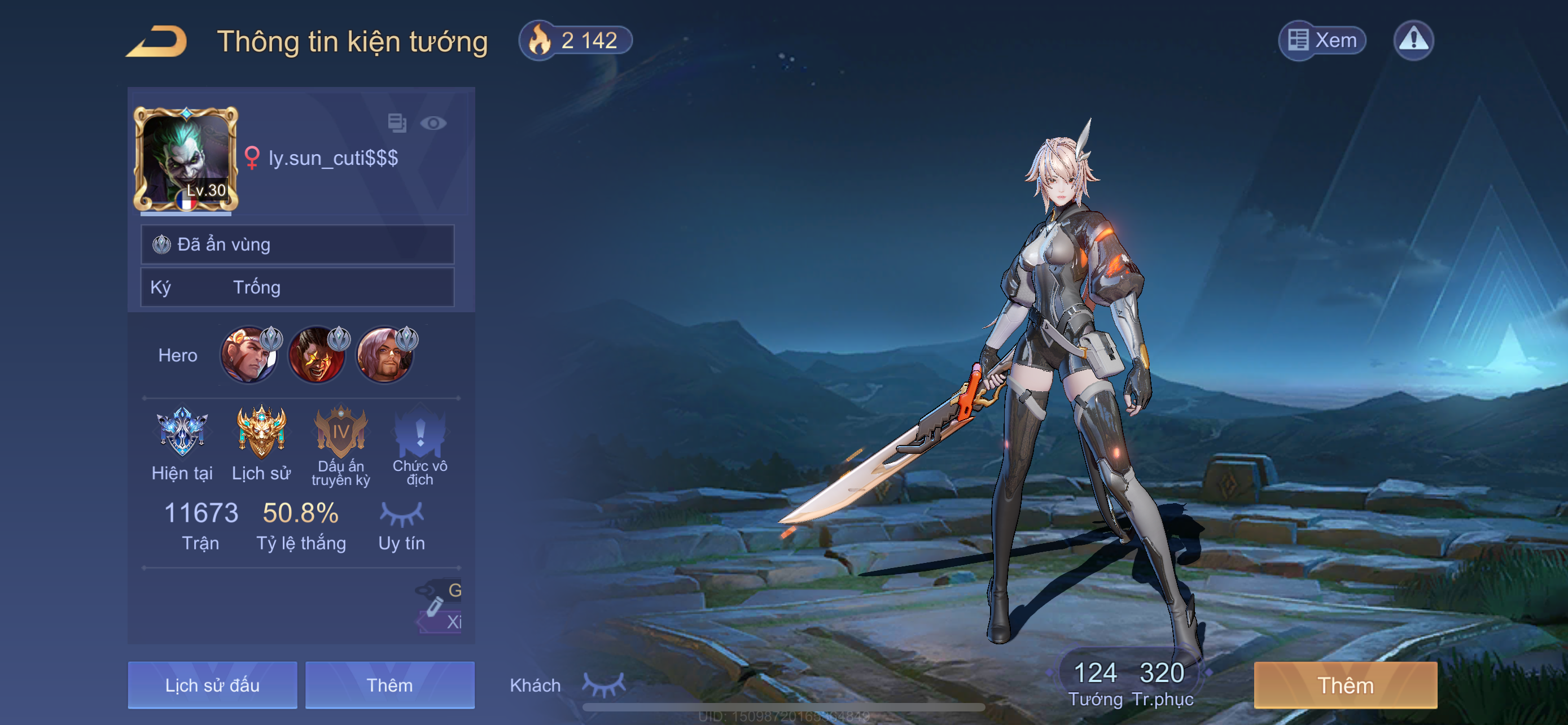
Task: Select the third hero portrait with purple hair
Action: [385, 356]
